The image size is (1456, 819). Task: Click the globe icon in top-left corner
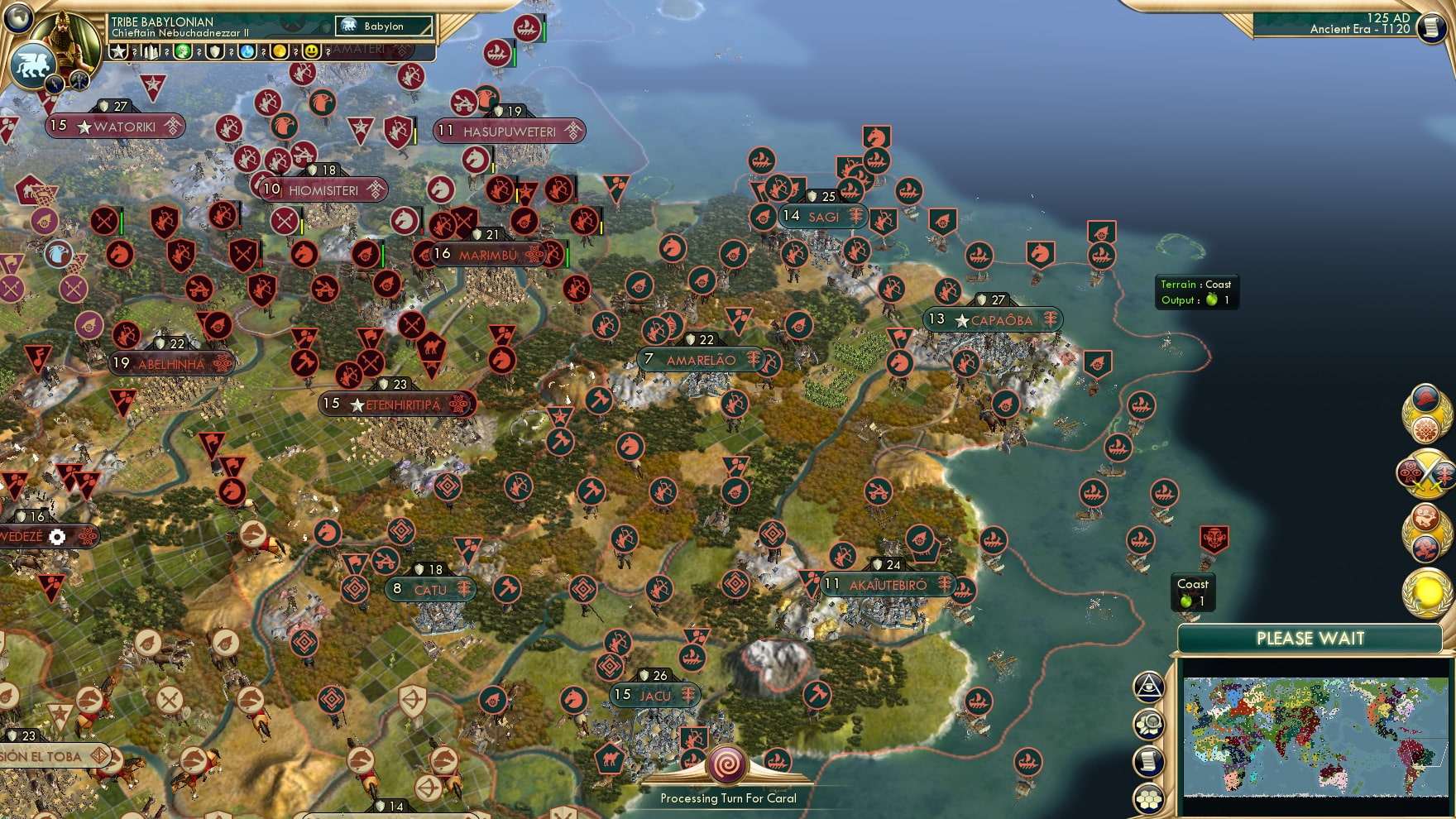point(17,19)
